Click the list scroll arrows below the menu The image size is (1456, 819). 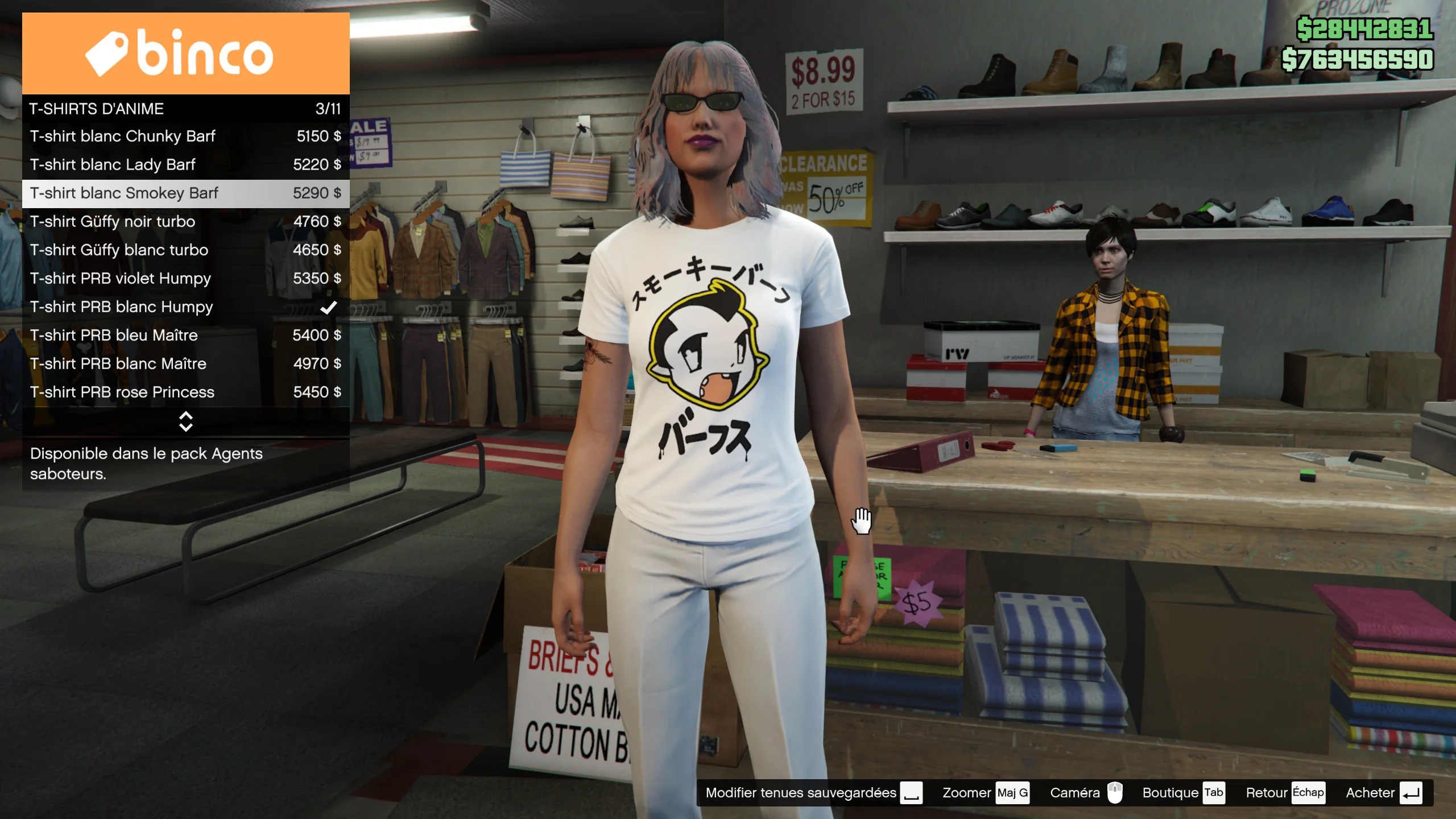tap(185, 421)
